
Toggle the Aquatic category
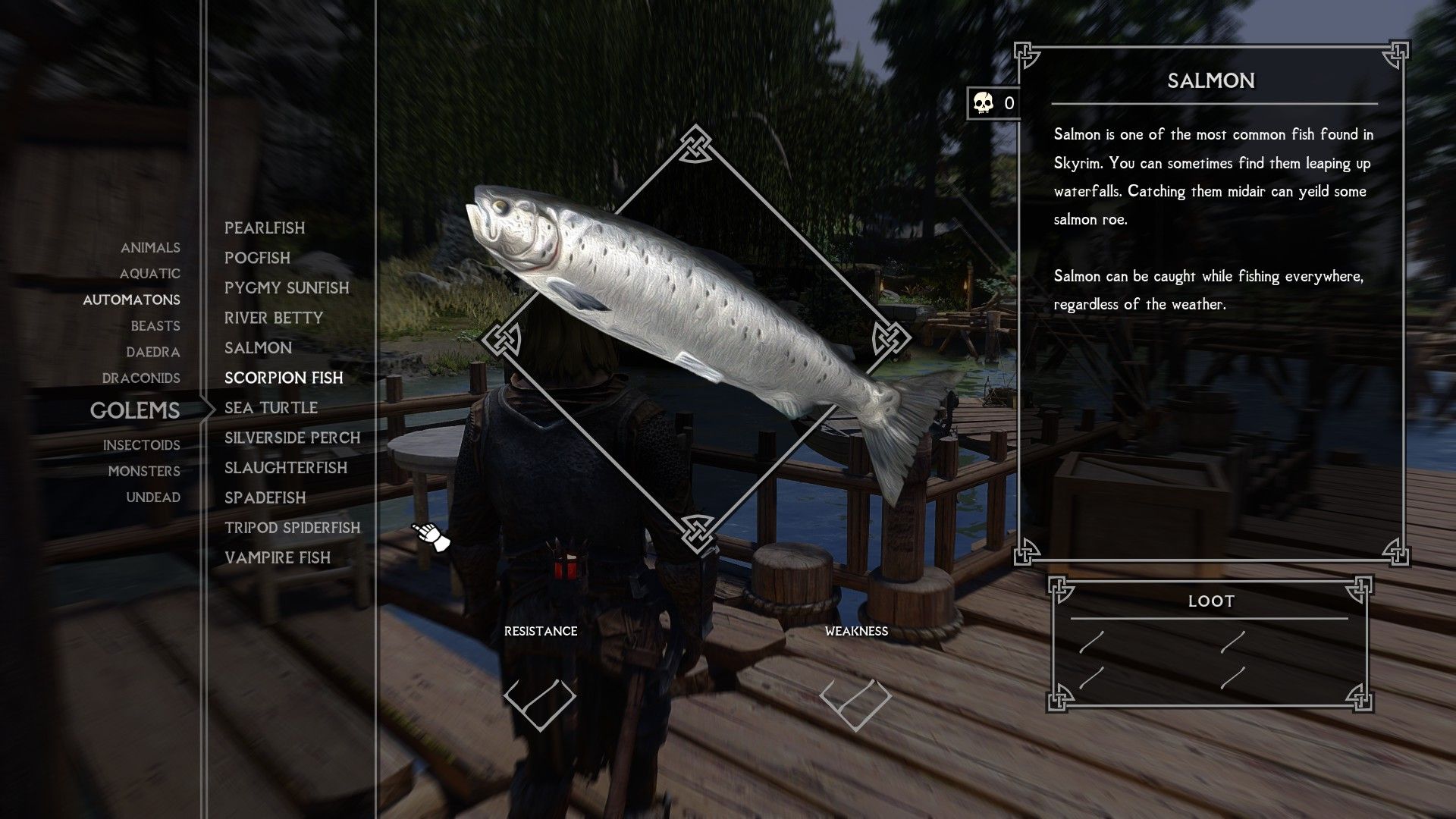[x=149, y=274]
